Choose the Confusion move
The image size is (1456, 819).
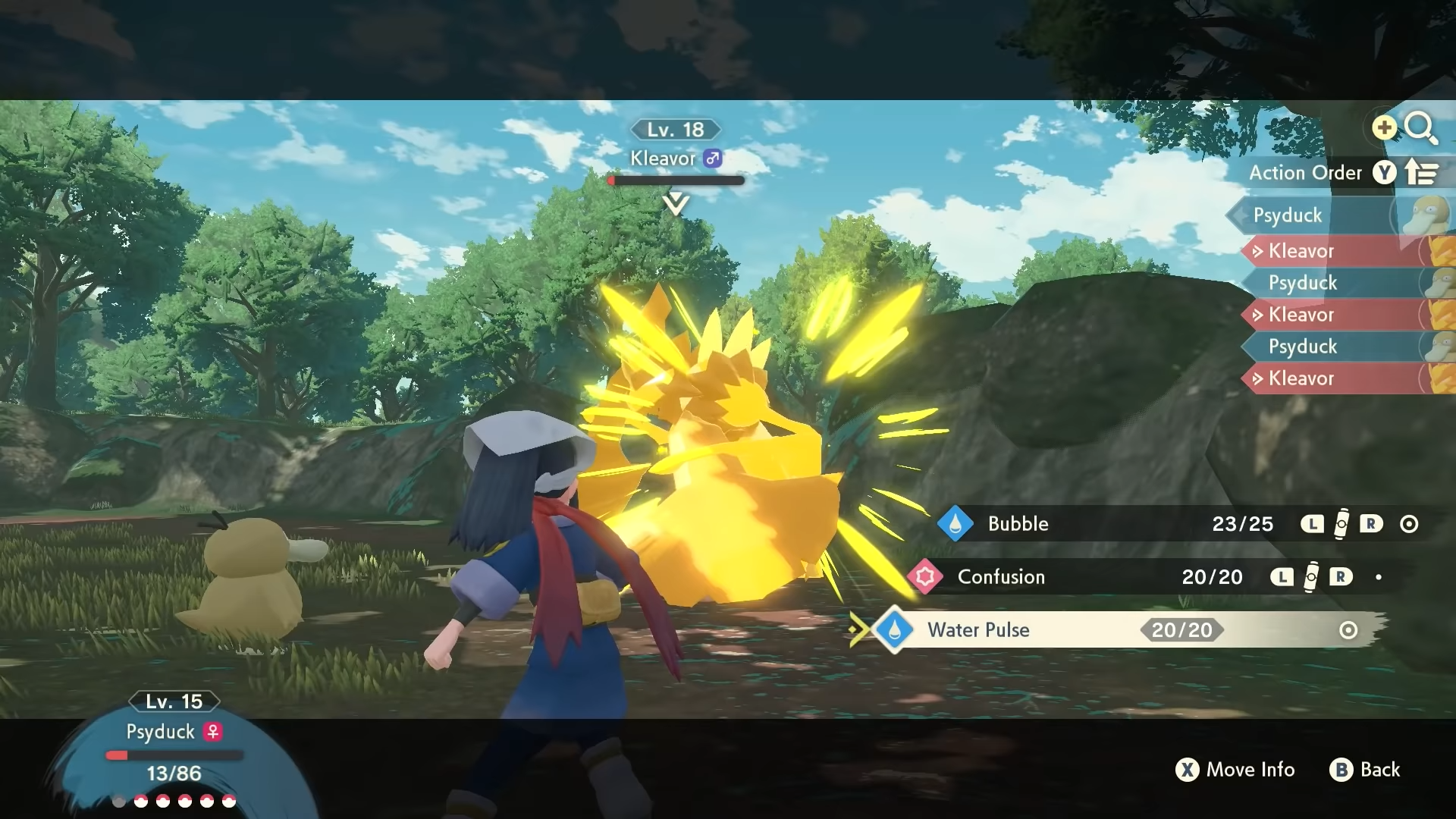point(1001,577)
